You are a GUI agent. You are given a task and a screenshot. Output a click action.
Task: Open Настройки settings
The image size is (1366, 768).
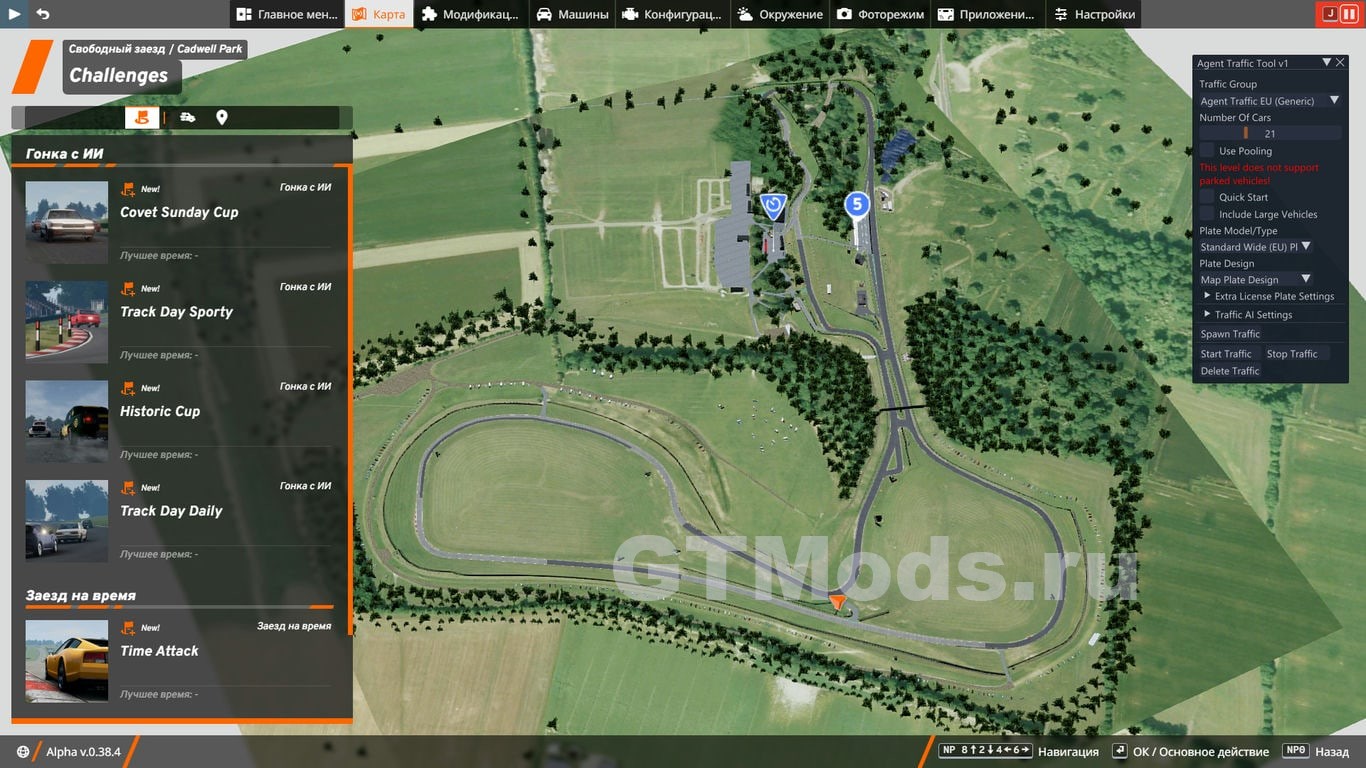1095,14
